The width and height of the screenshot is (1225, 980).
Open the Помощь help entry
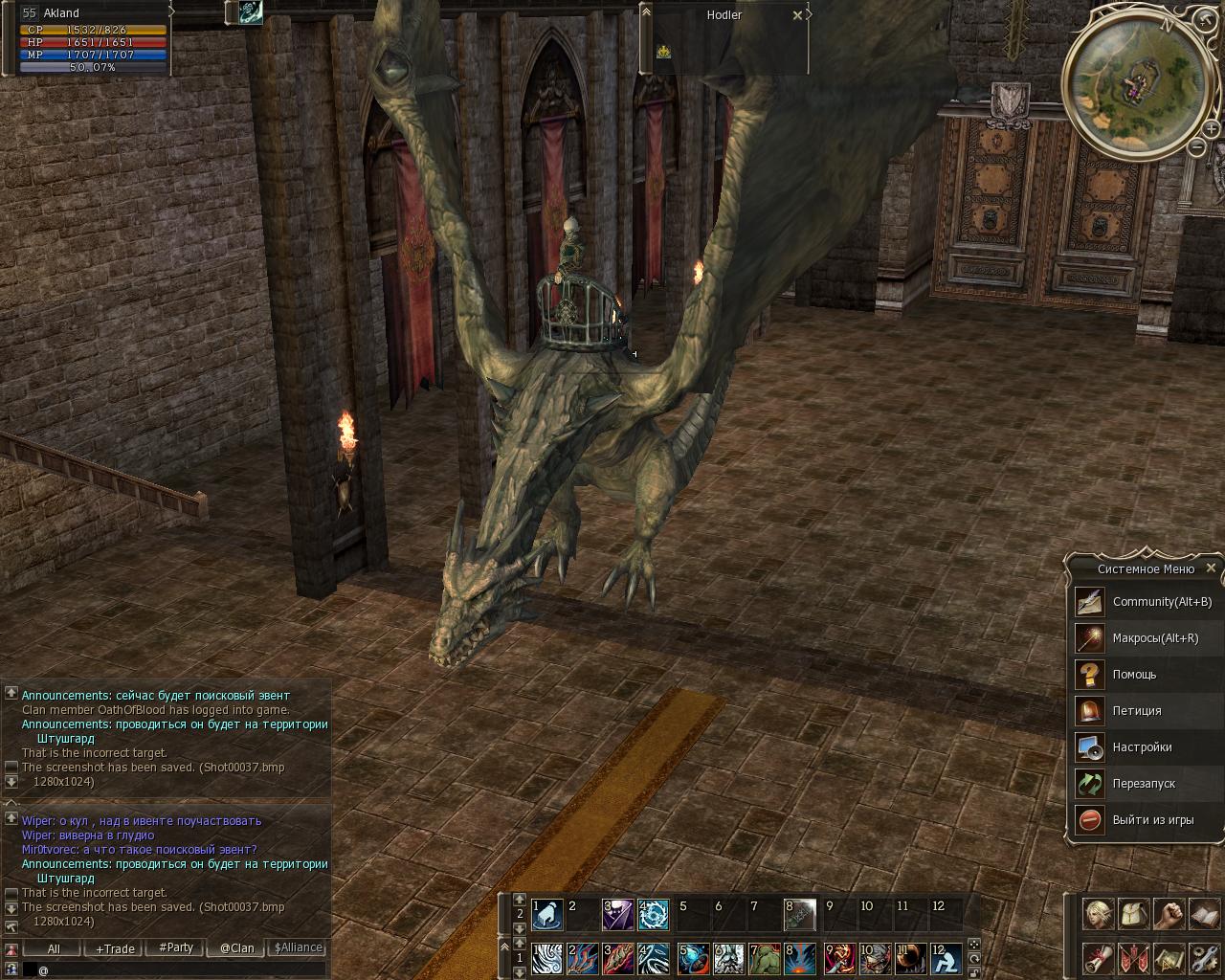point(1134,675)
